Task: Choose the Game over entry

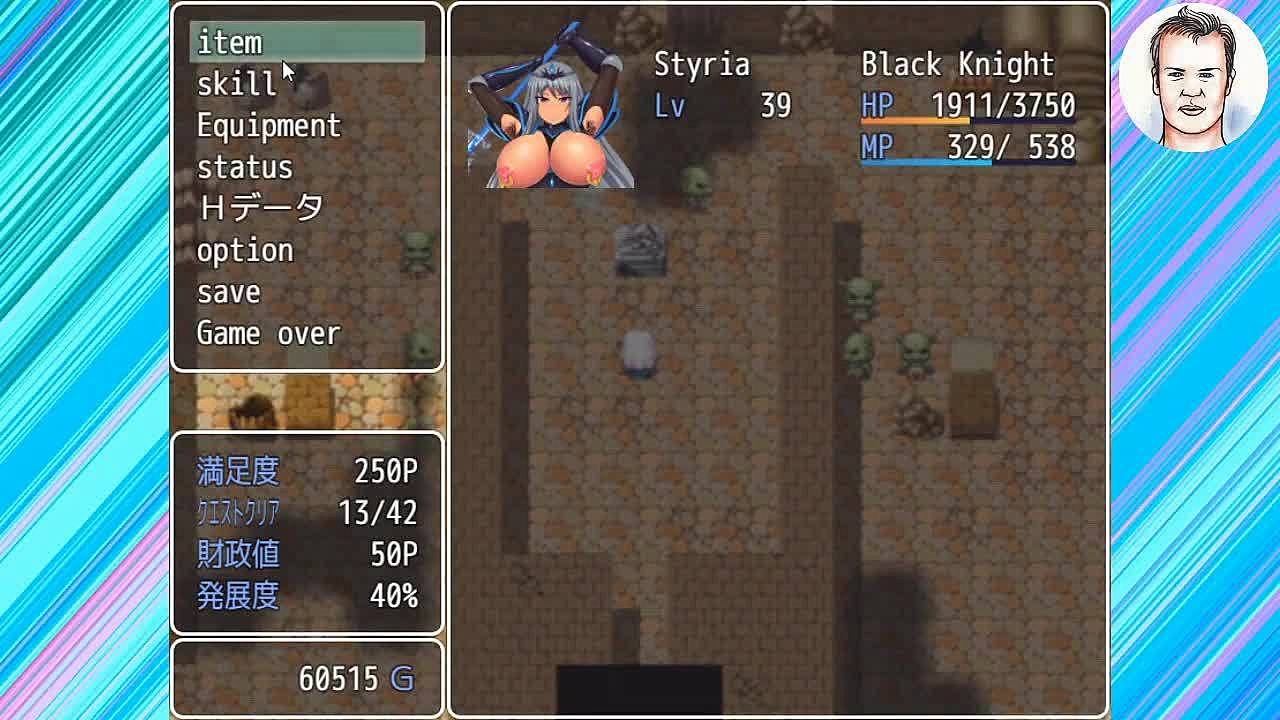Action: 268,333
